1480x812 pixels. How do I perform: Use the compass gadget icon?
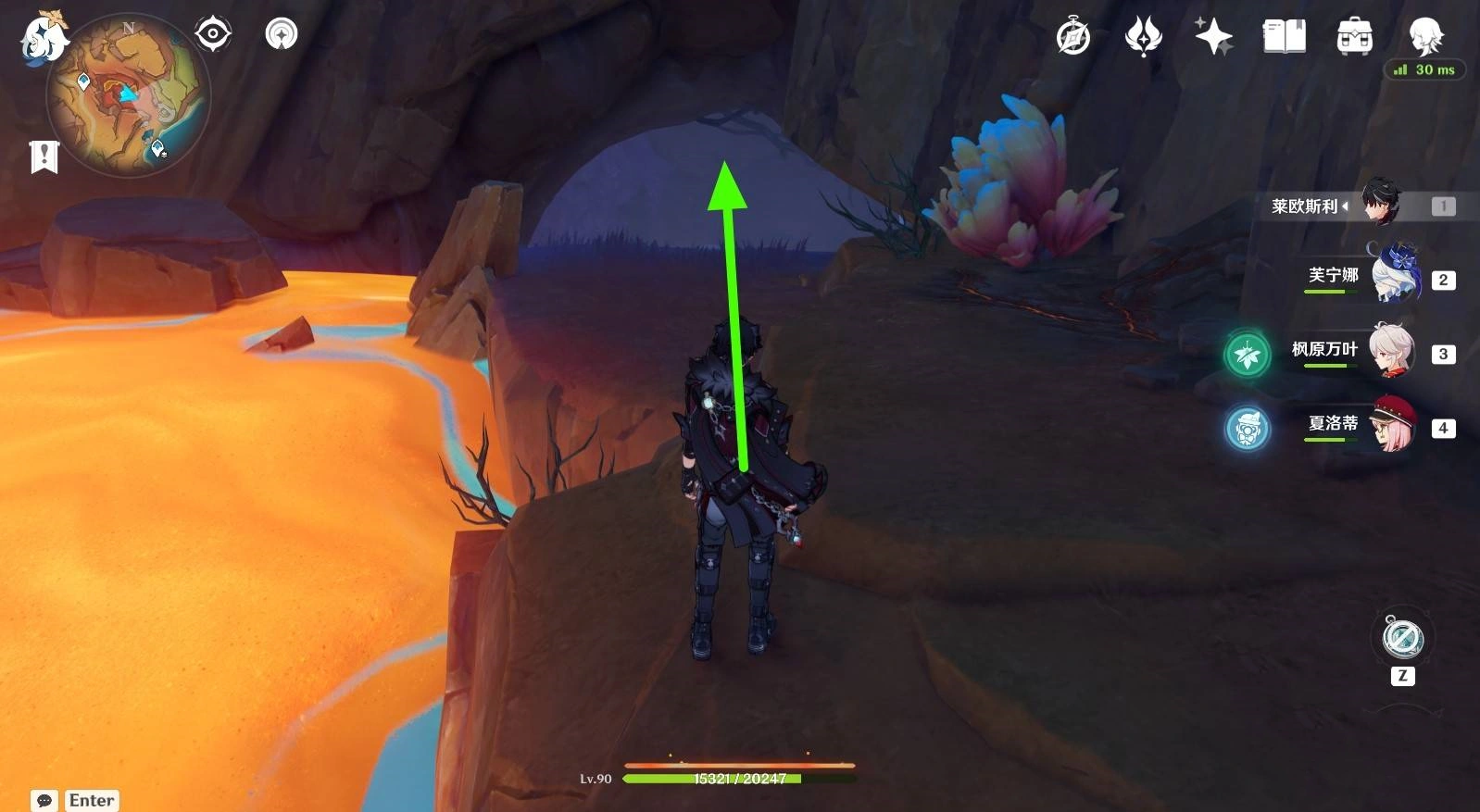(x=1402, y=638)
